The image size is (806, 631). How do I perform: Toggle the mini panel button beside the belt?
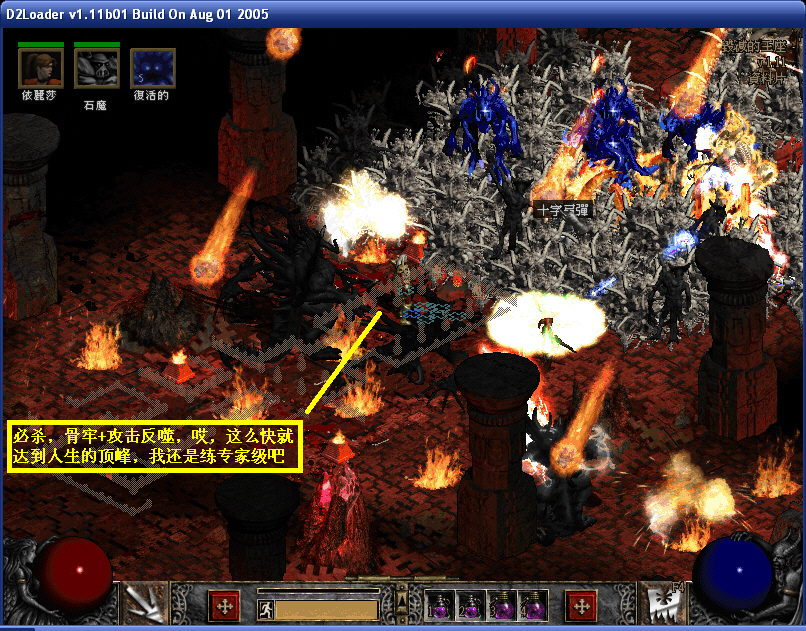[x=402, y=601]
